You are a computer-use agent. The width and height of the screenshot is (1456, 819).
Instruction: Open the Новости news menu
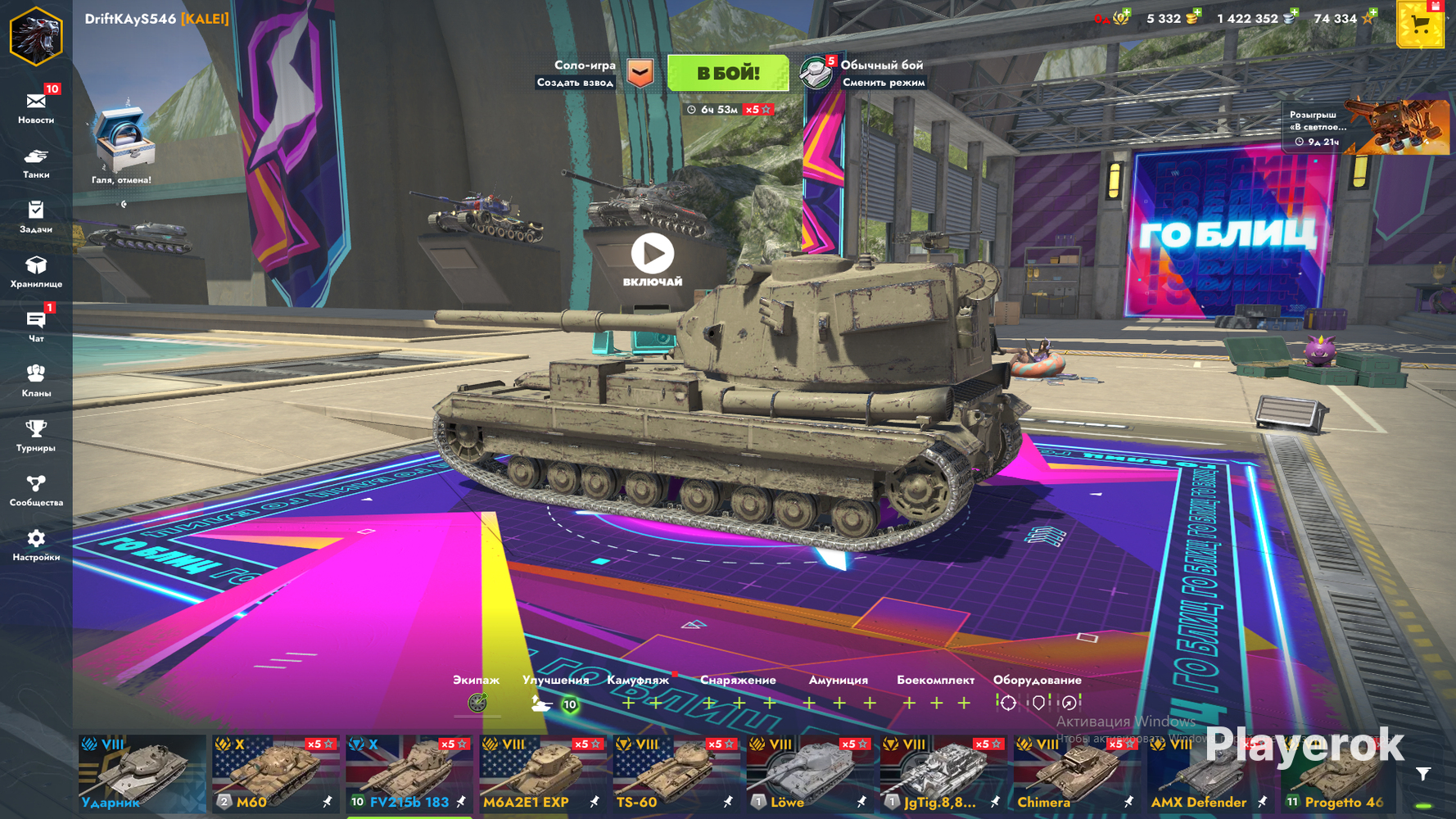pyautogui.click(x=36, y=107)
